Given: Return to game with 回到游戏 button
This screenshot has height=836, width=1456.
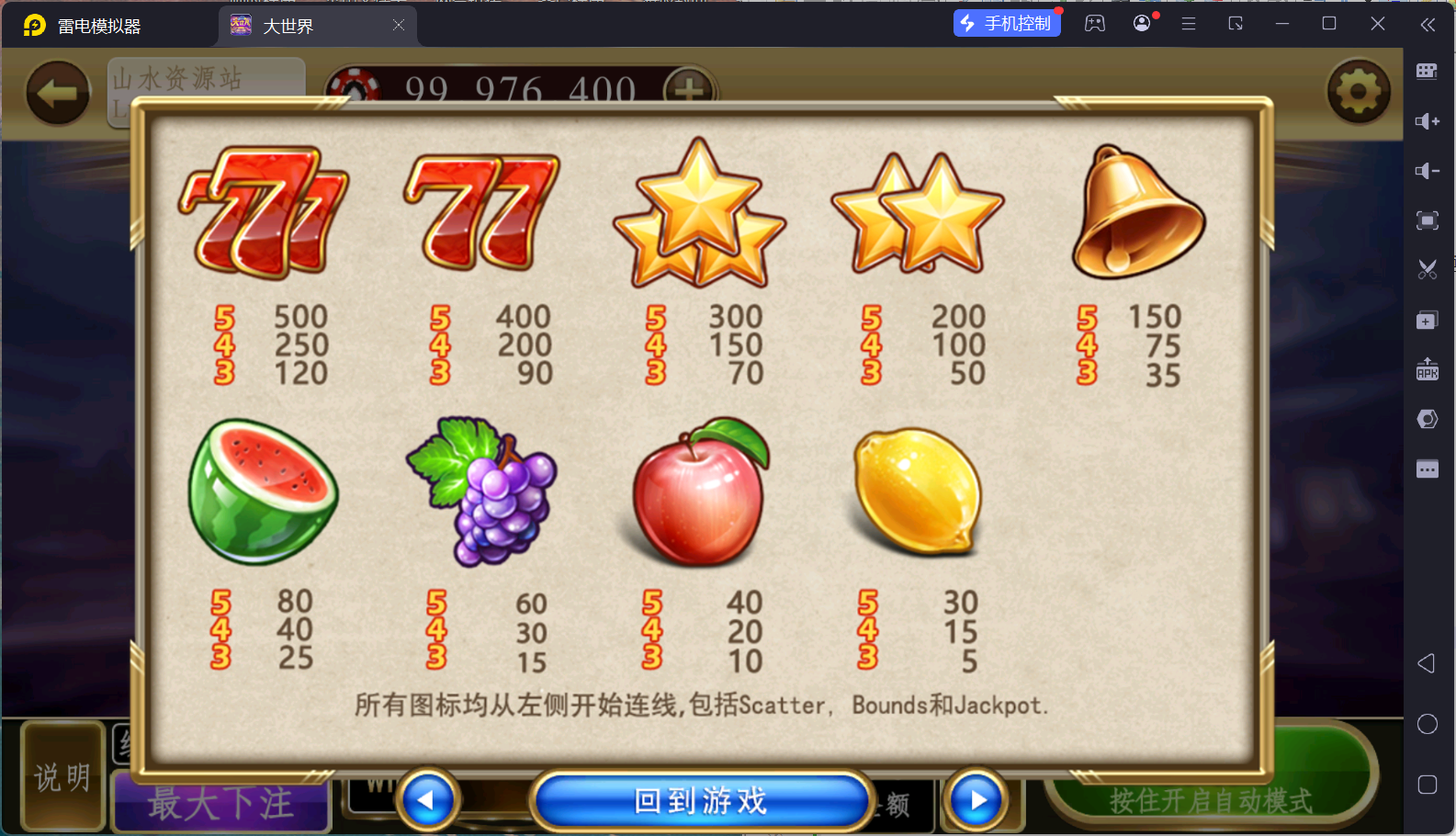Looking at the screenshot, I should point(701,800).
